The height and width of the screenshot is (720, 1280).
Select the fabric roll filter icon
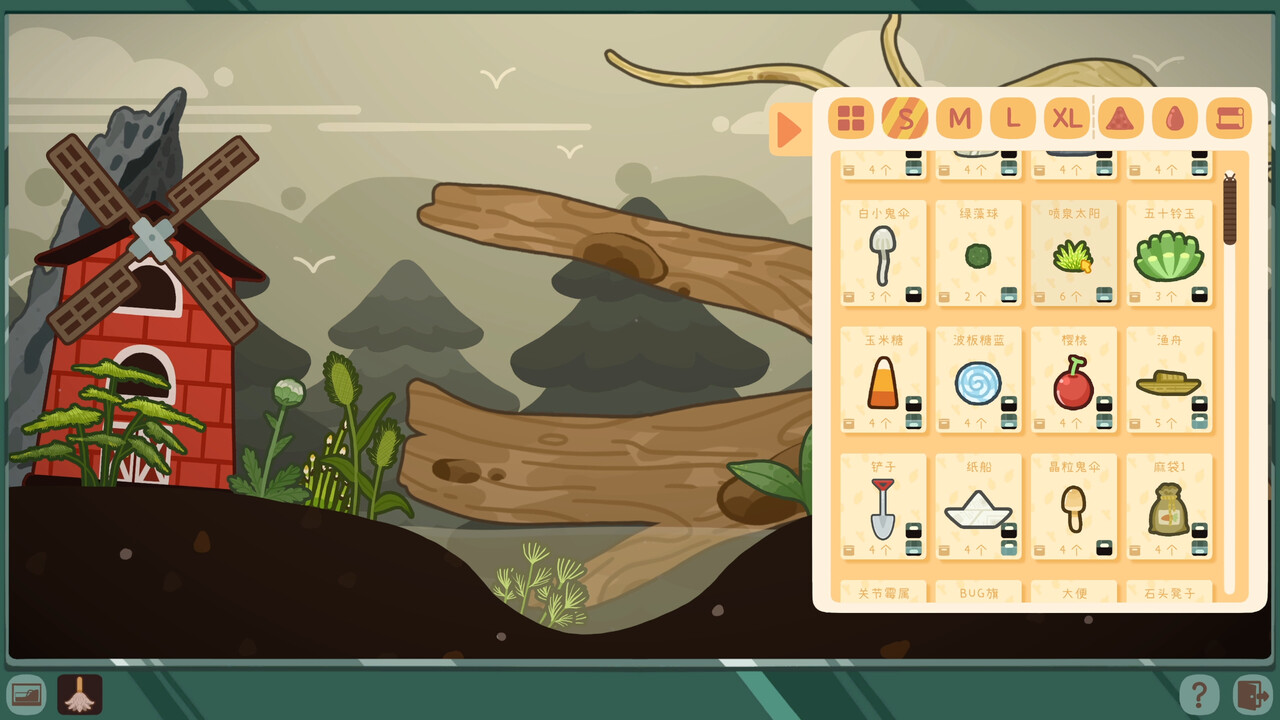[1229, 118]
